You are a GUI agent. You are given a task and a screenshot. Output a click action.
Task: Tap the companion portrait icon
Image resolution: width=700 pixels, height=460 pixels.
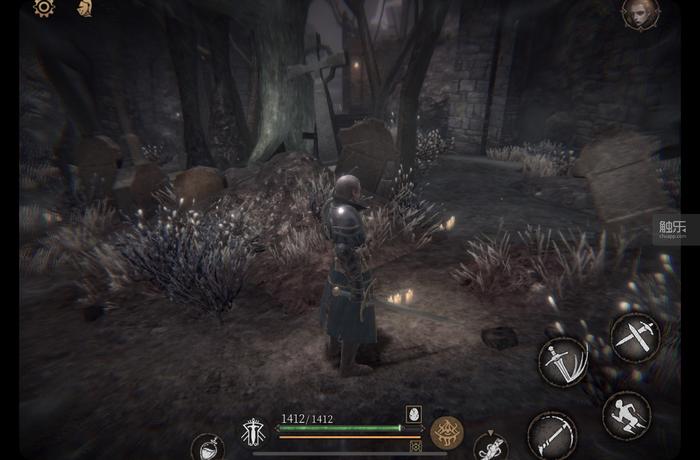[x=641, y=12]
